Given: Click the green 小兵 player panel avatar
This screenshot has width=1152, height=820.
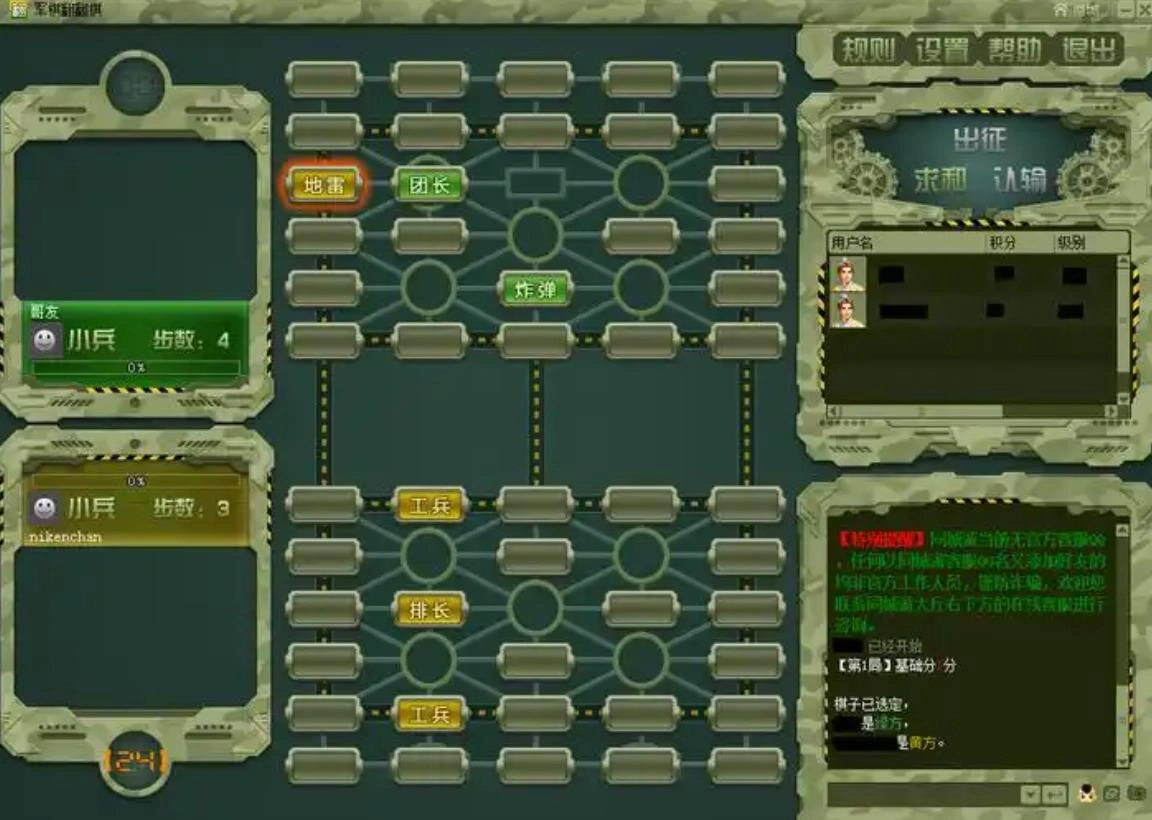Looking at the screenshot, I should (x=44, y=341).
